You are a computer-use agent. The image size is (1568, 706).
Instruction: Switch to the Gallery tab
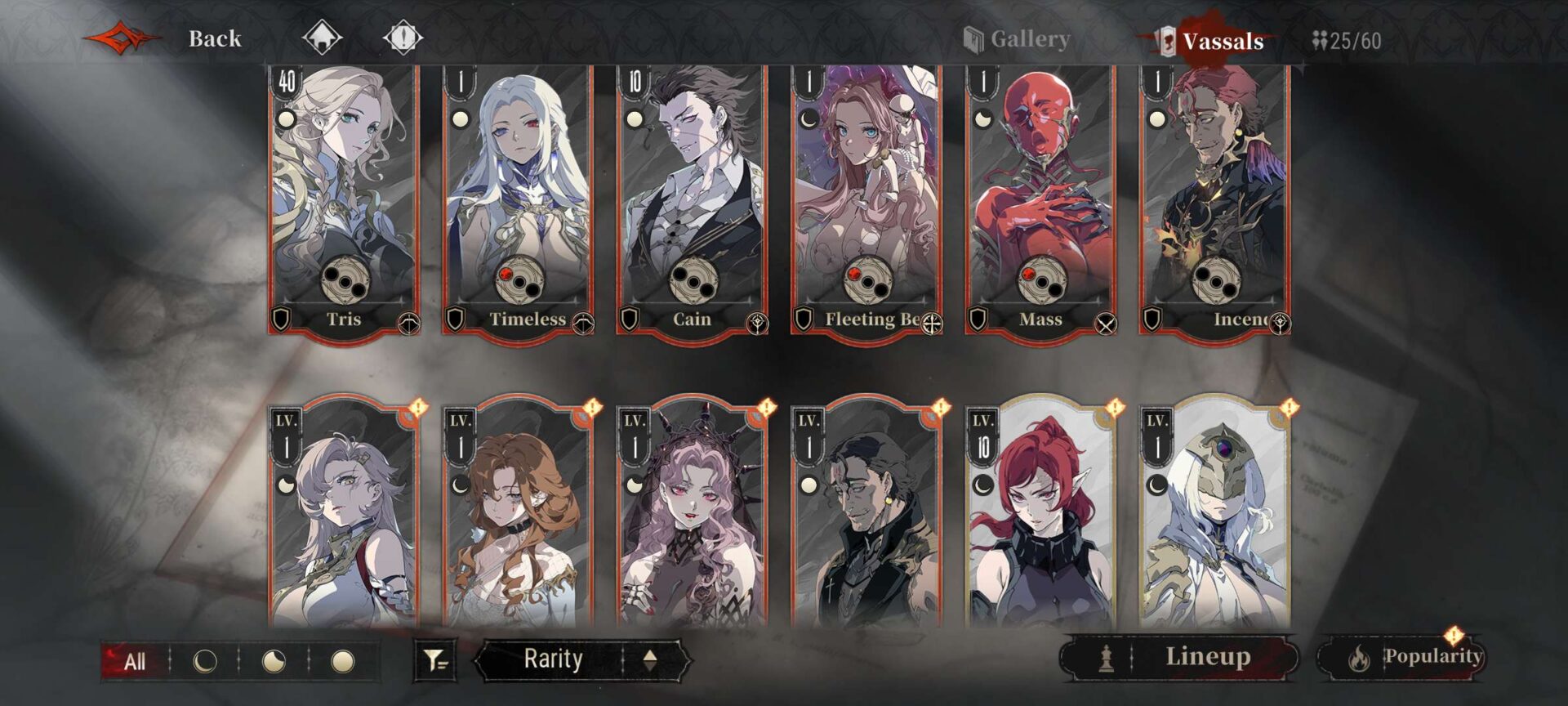coord(1018,39)
